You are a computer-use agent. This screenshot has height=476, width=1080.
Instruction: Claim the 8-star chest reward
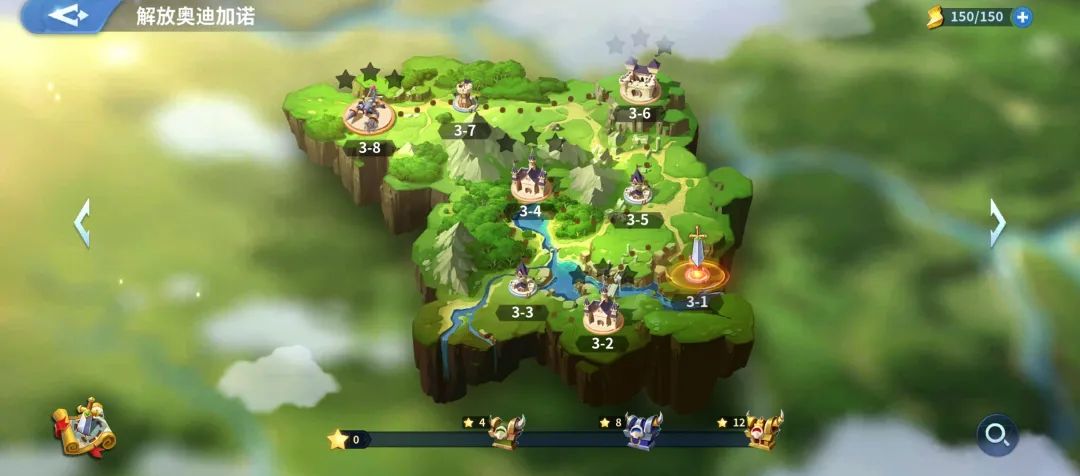(643, 431)
